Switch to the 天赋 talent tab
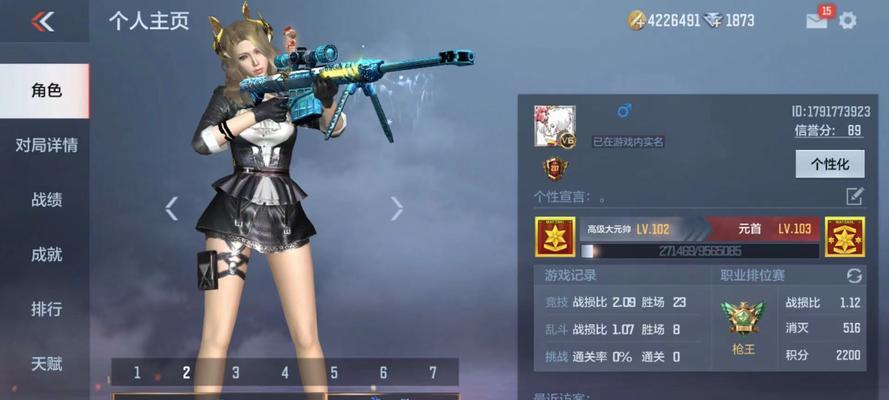 pos(46,364)
